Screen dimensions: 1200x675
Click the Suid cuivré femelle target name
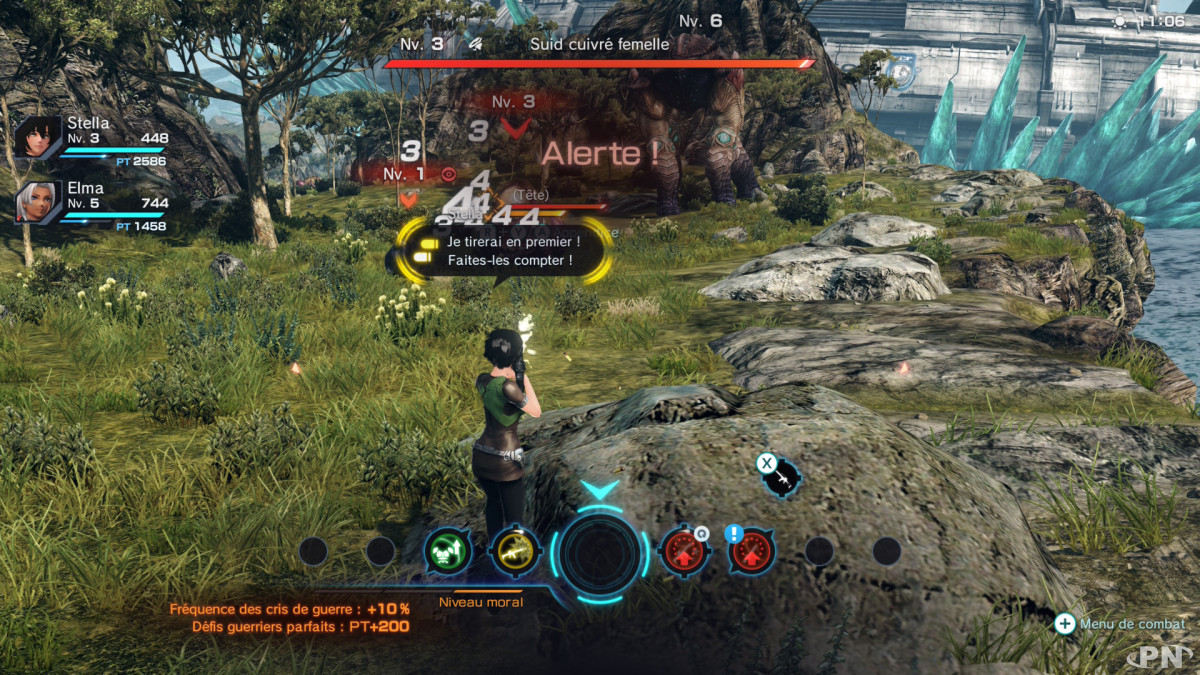(599, 44)
